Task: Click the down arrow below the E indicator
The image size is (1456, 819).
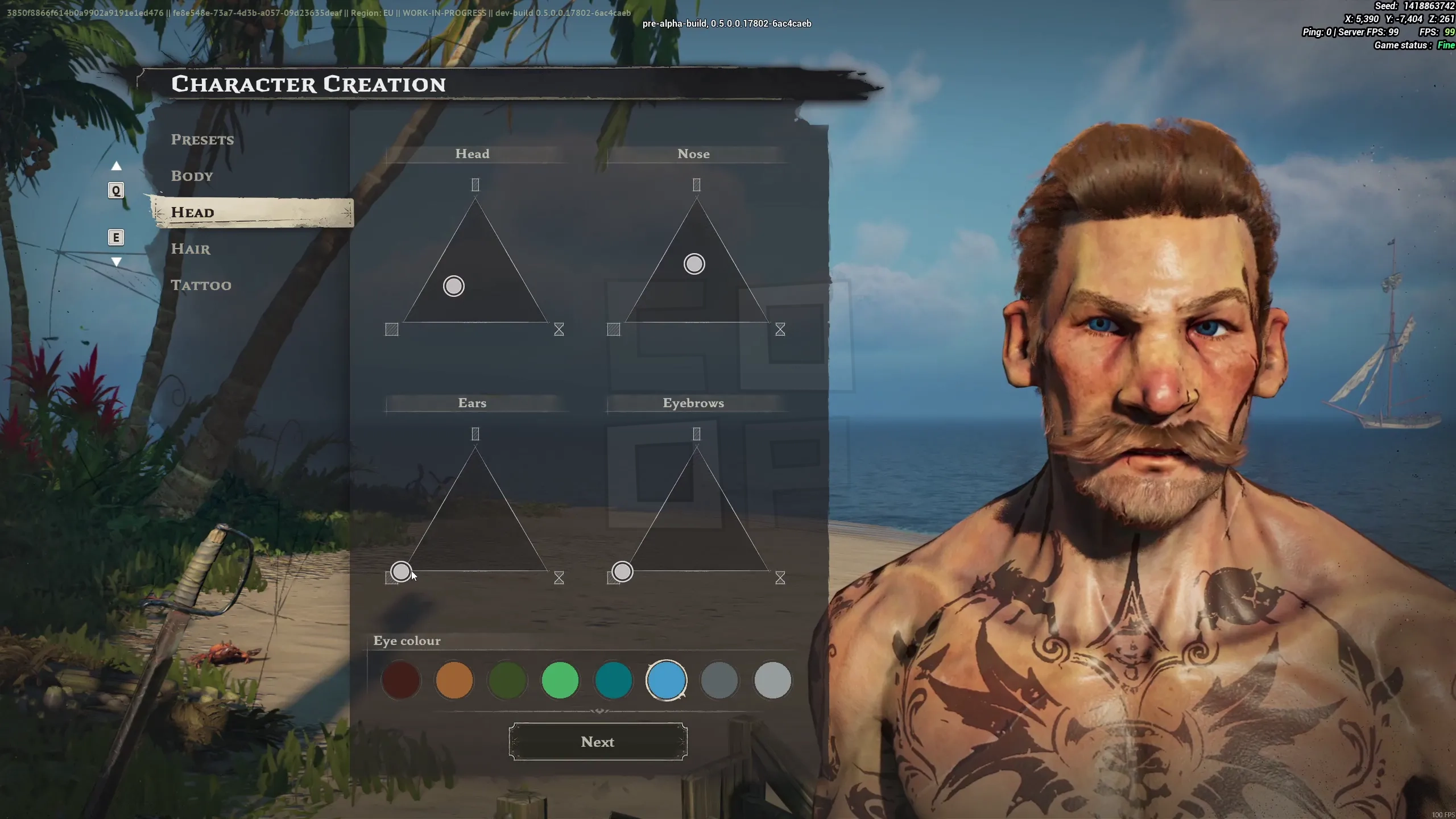Action: [116, 262]
